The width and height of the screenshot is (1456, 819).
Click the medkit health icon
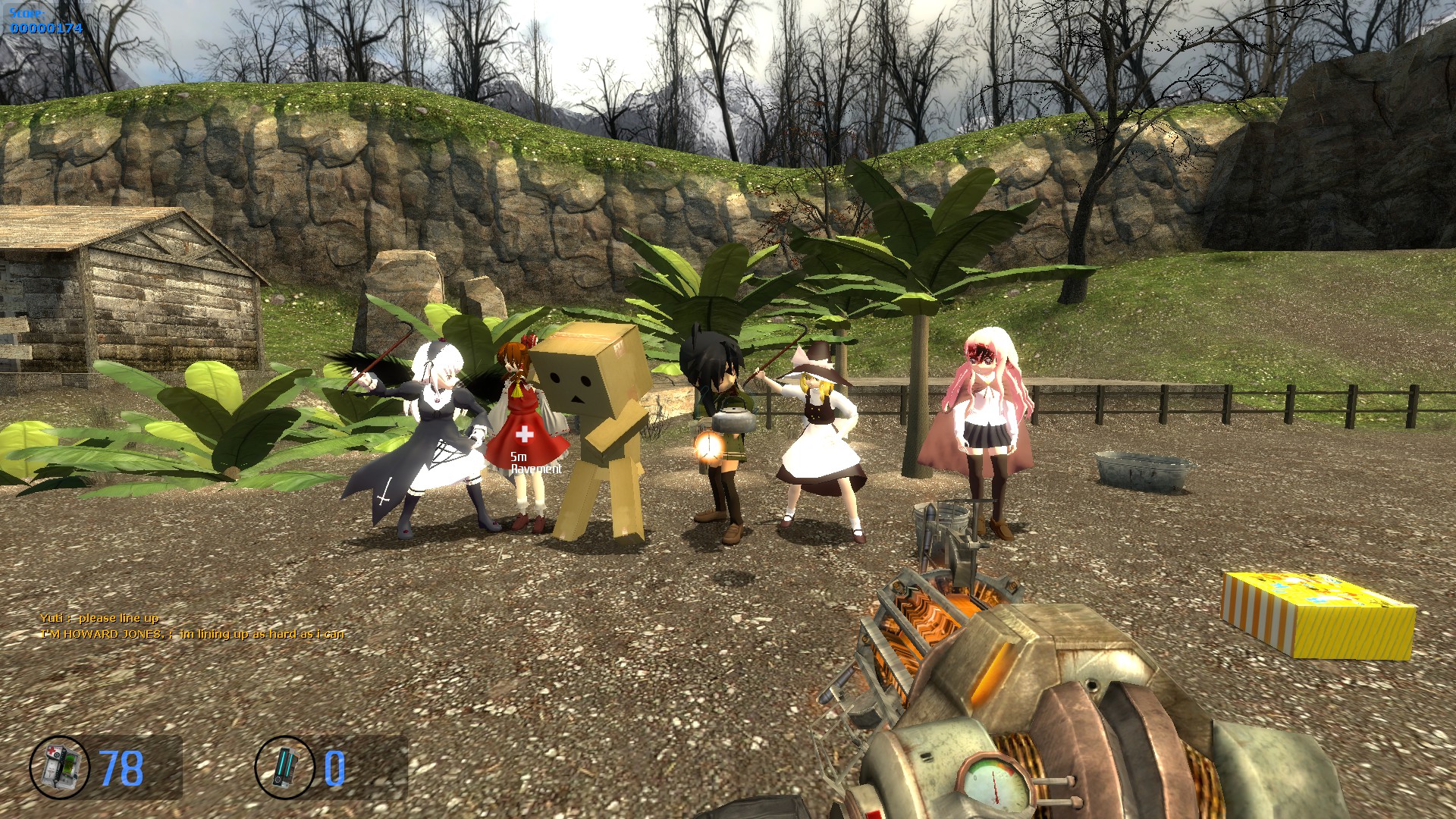pyautogui.click(x=59, y=767)
